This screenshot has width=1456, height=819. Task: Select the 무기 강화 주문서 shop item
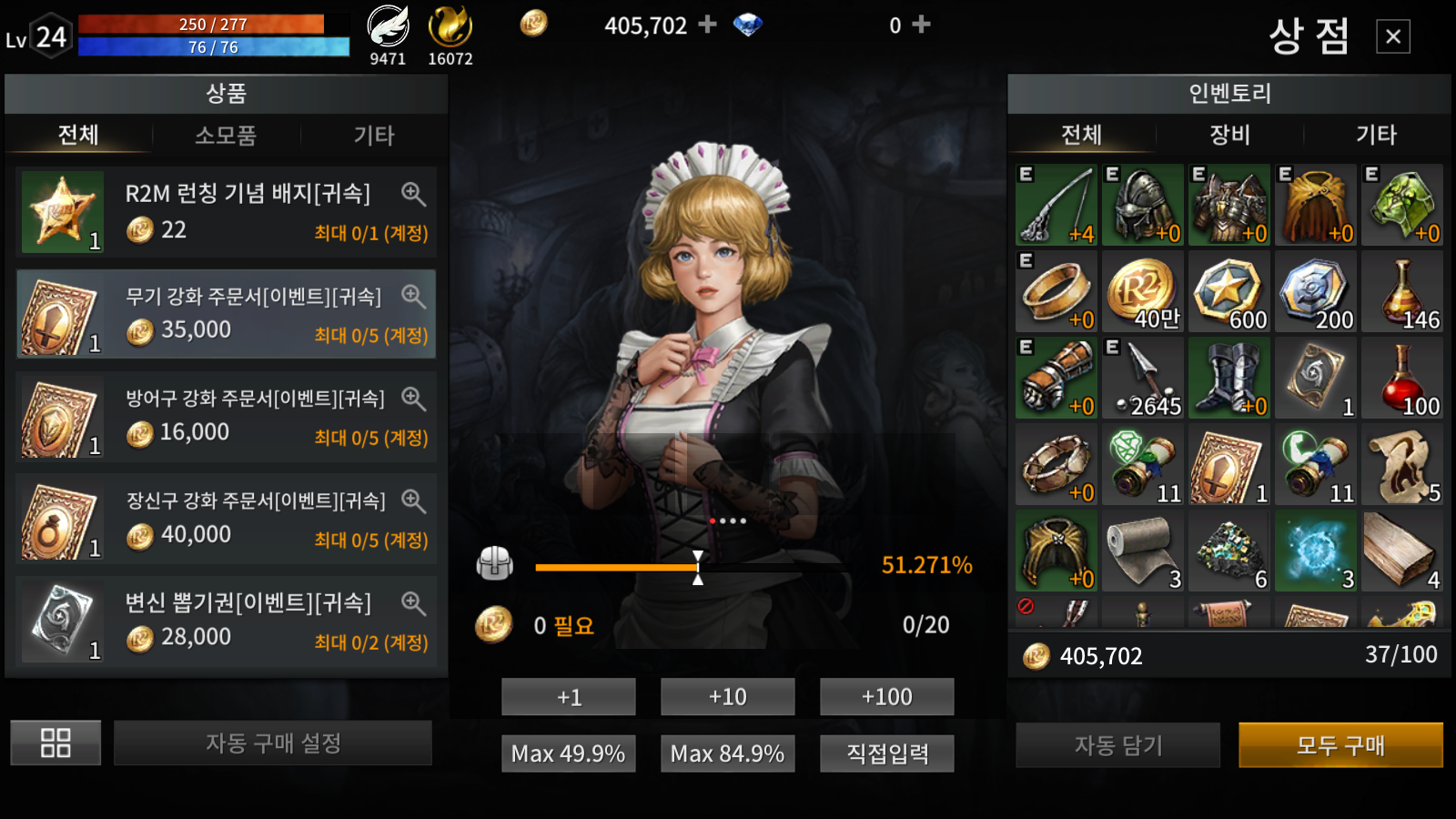point(226,315)
